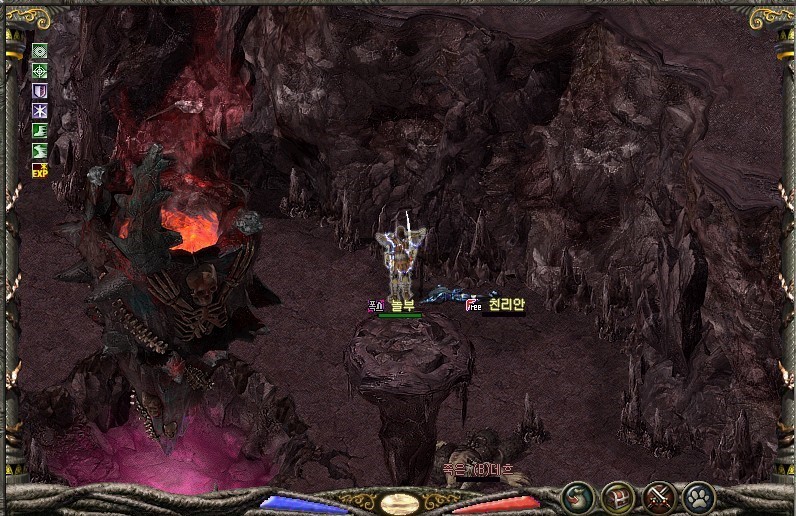Click the green crosshair buff icon
The height and width of the screenshot is (516, 796).
40,71
